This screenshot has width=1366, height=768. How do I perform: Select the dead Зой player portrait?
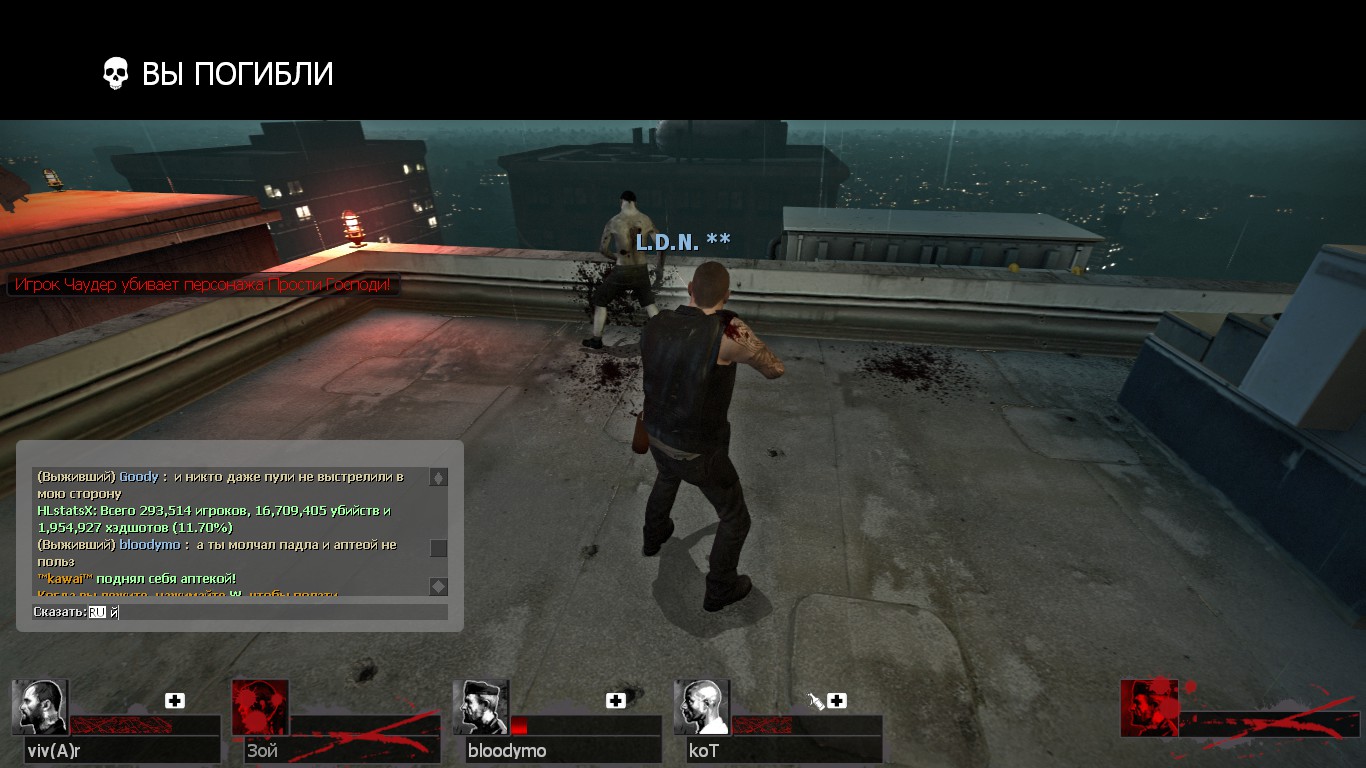[x=260, y=708]
